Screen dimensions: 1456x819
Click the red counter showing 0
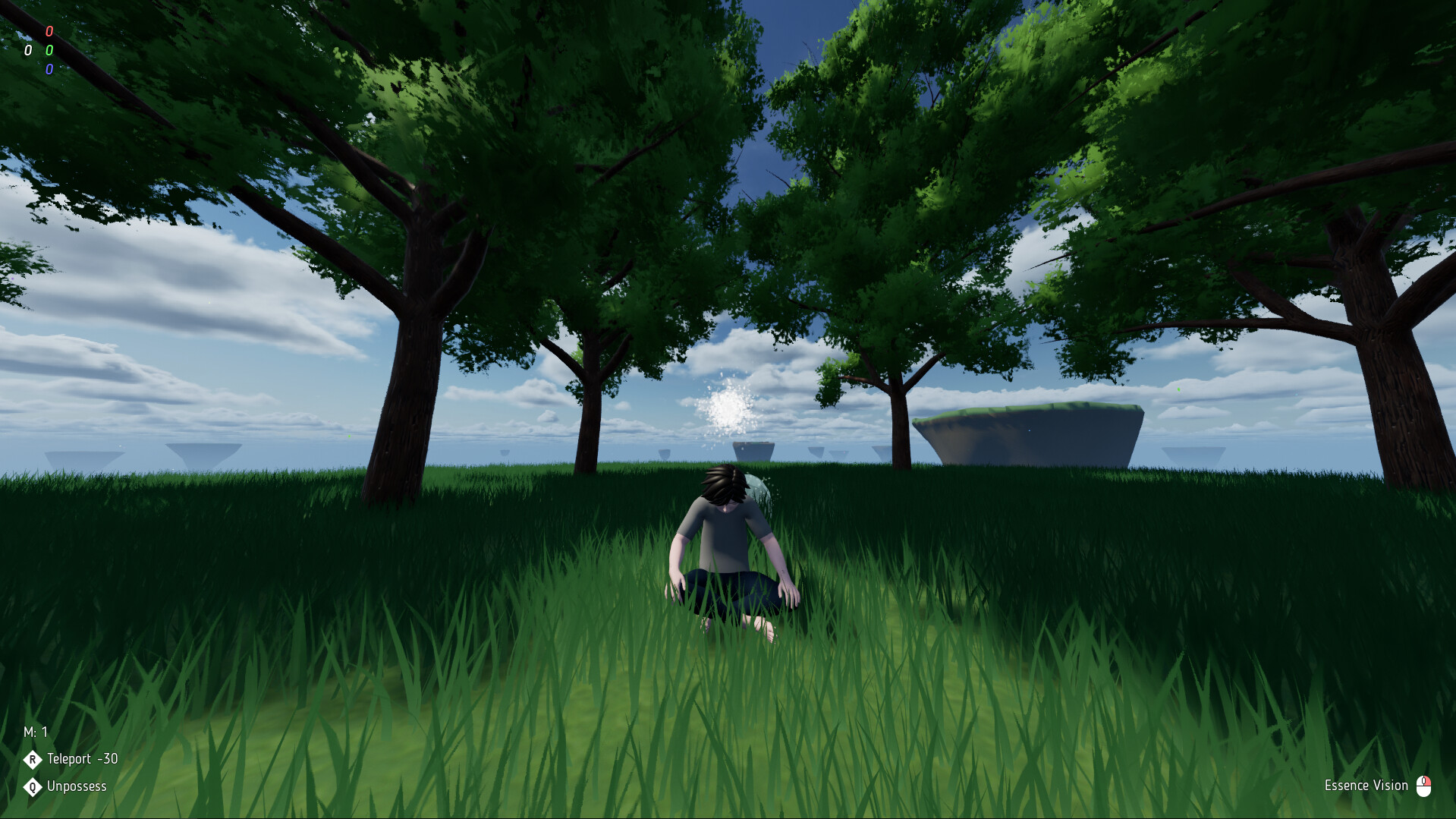tap(49, 31)
